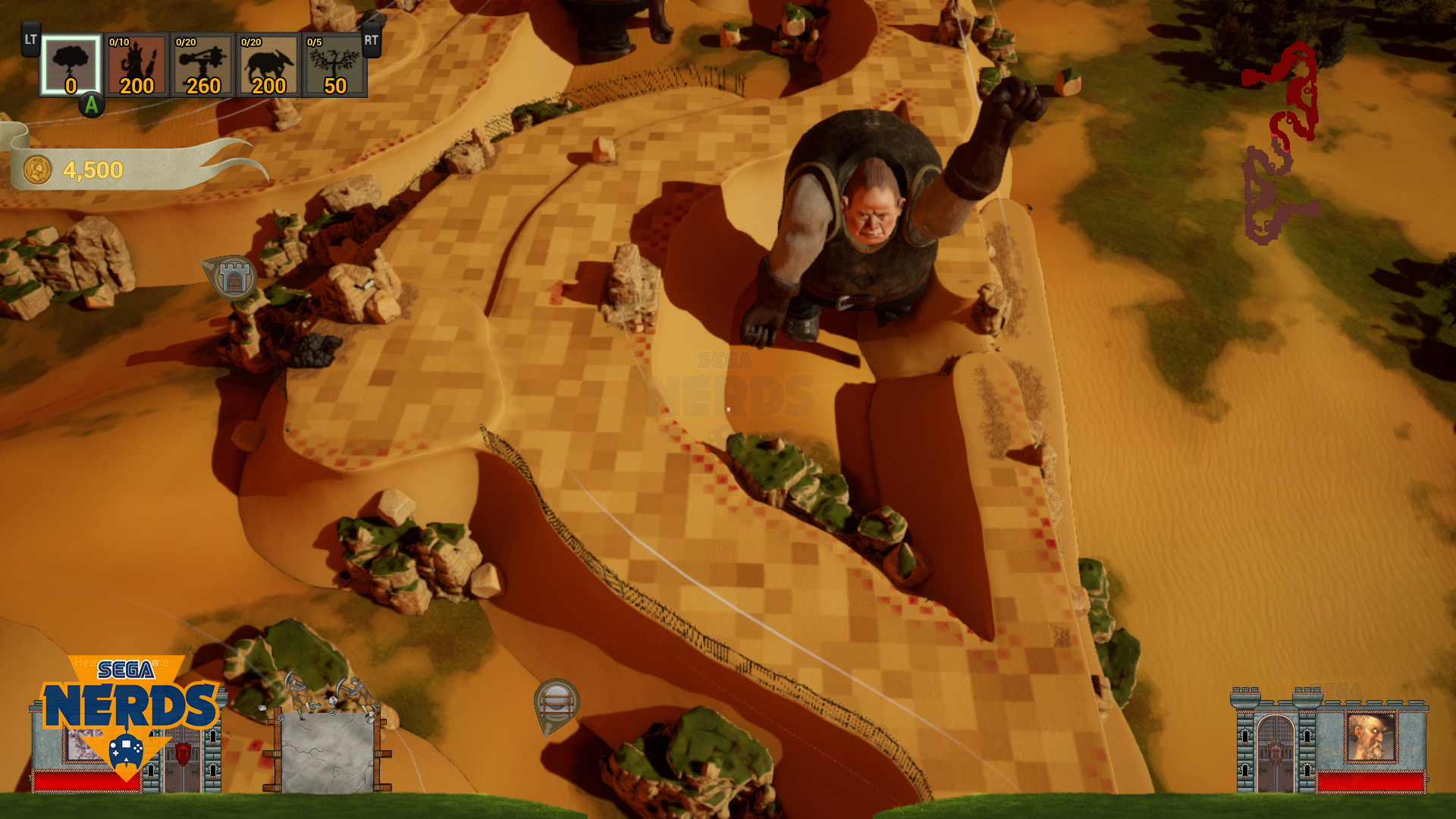1456x819 pixels.
Task: Click the barrel pin map marker
Action: [x=557, y=704]
